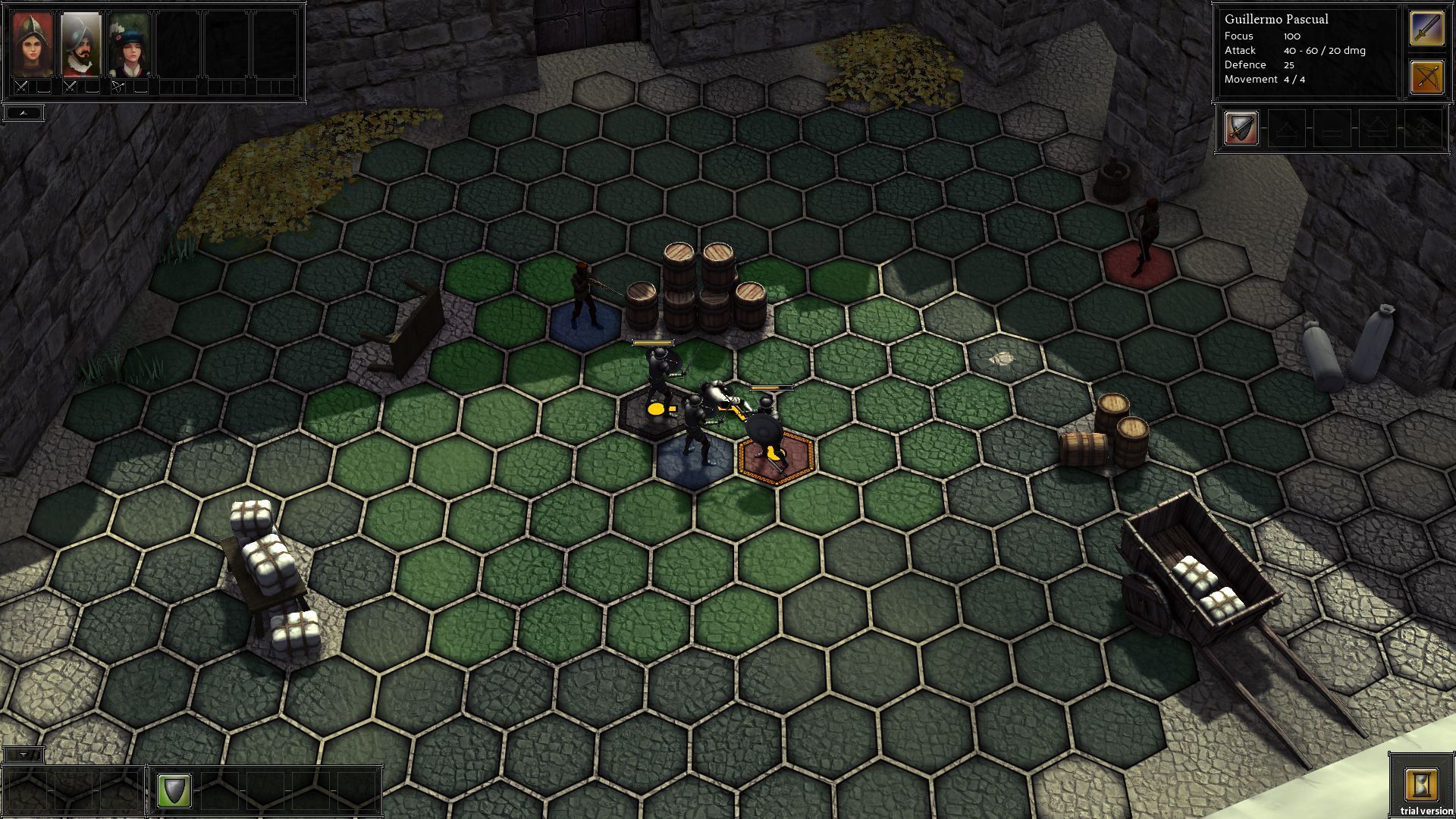Select the bow attack icon under the third portrait
The image size is (1456, 819).
(118, 86)
